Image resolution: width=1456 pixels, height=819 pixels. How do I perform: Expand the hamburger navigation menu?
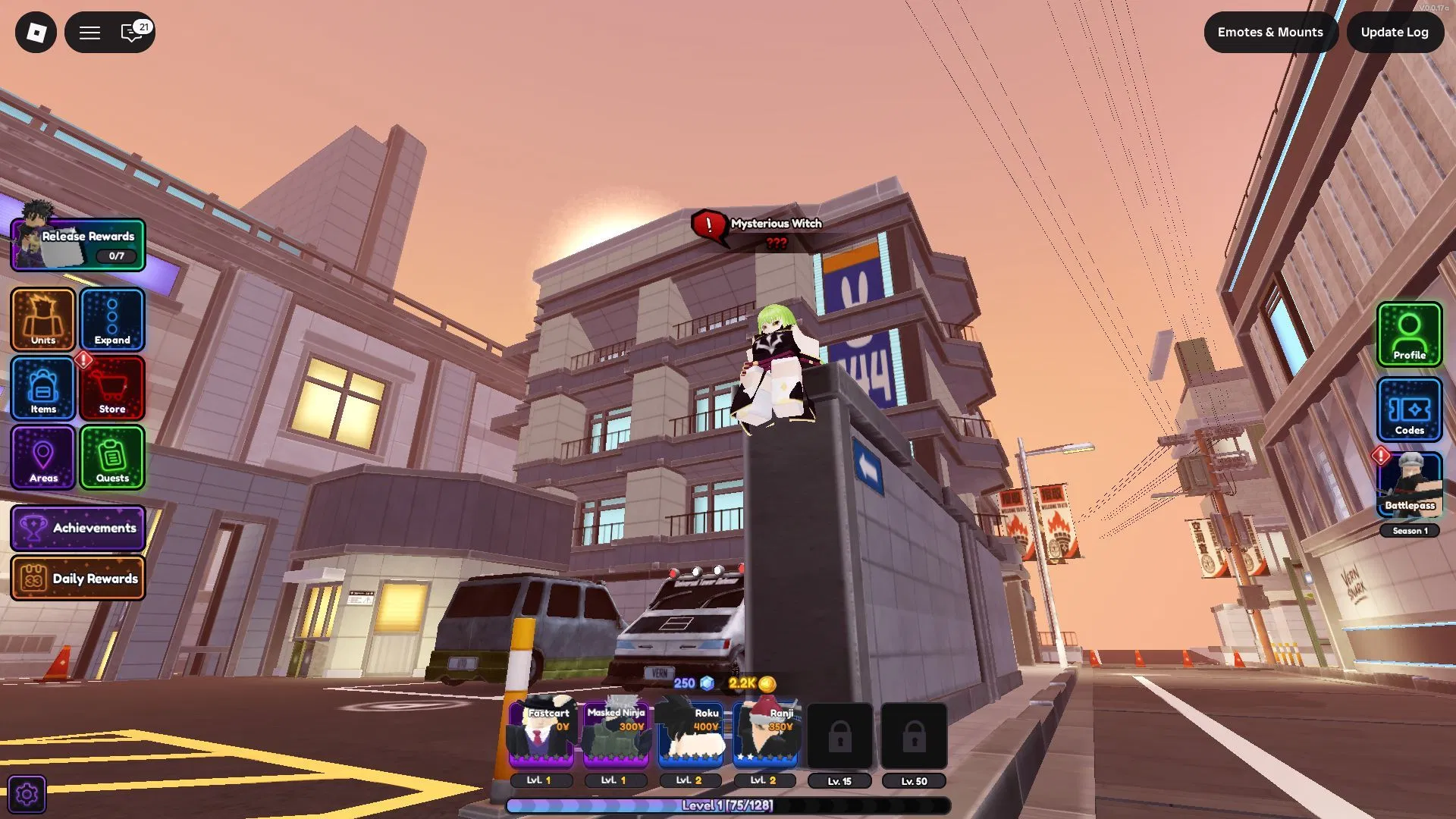[x=89, y=32]
